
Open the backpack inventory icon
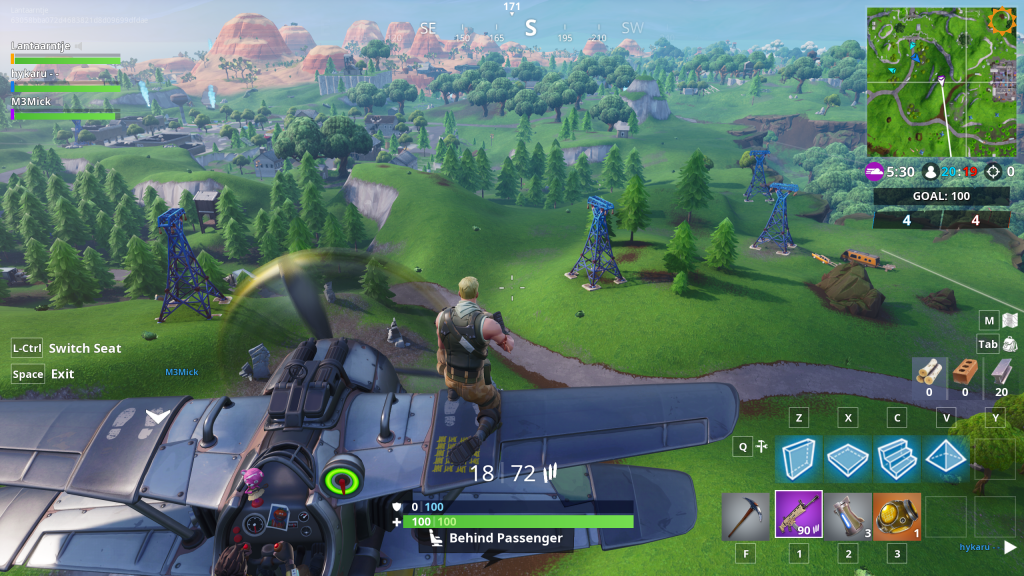[1010, 344]
